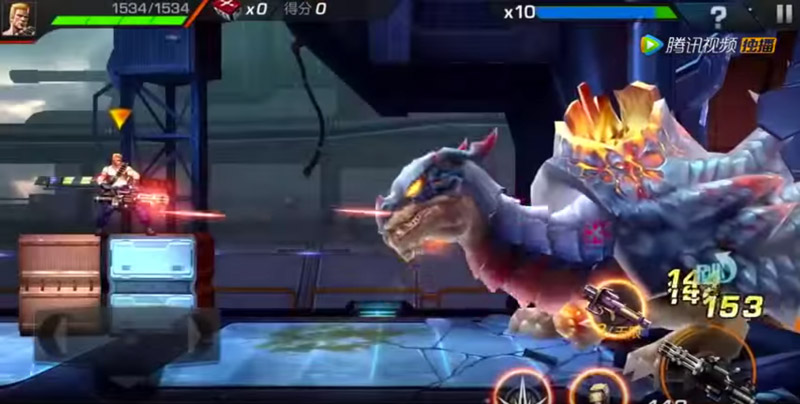This screenshot has height=404, width=800.
Task: Activate the starburst skill button
Action: [522, 390]
